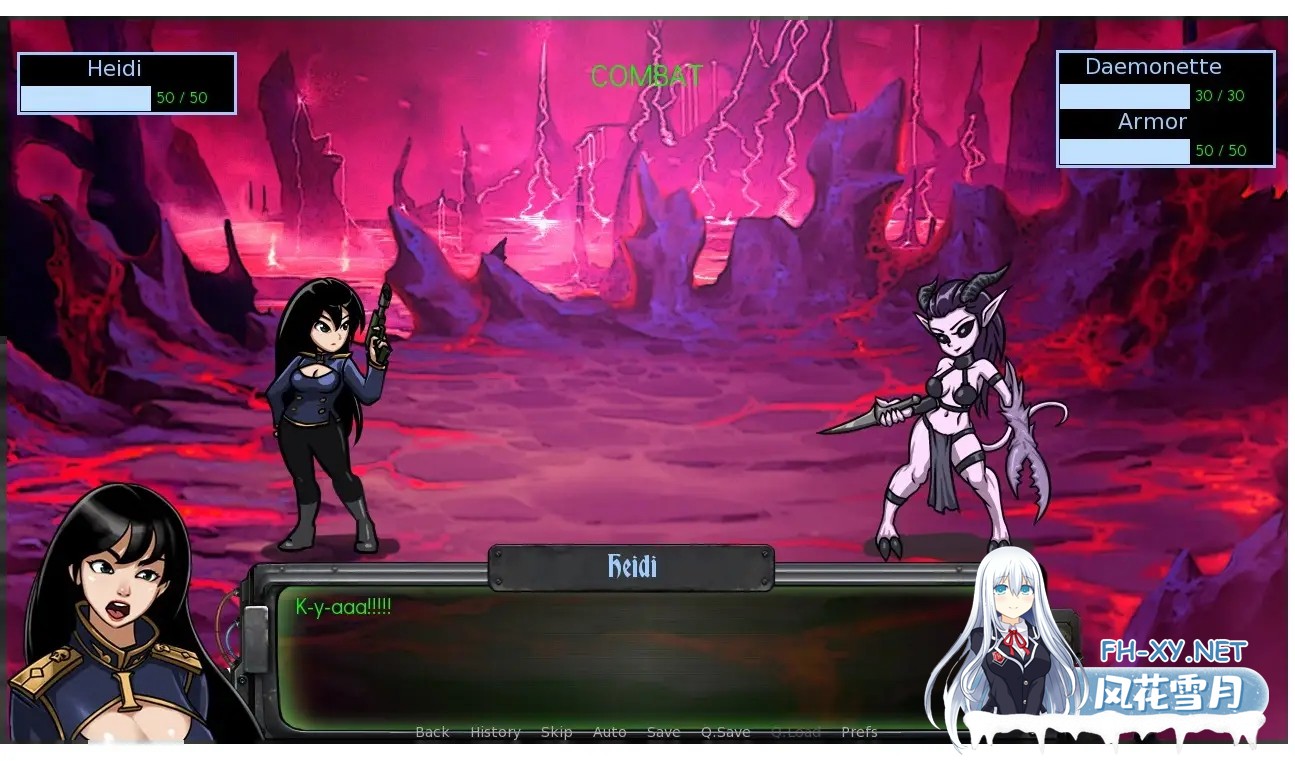
Task: Perform a Q.Save quick save
Action: click(725, 732)
